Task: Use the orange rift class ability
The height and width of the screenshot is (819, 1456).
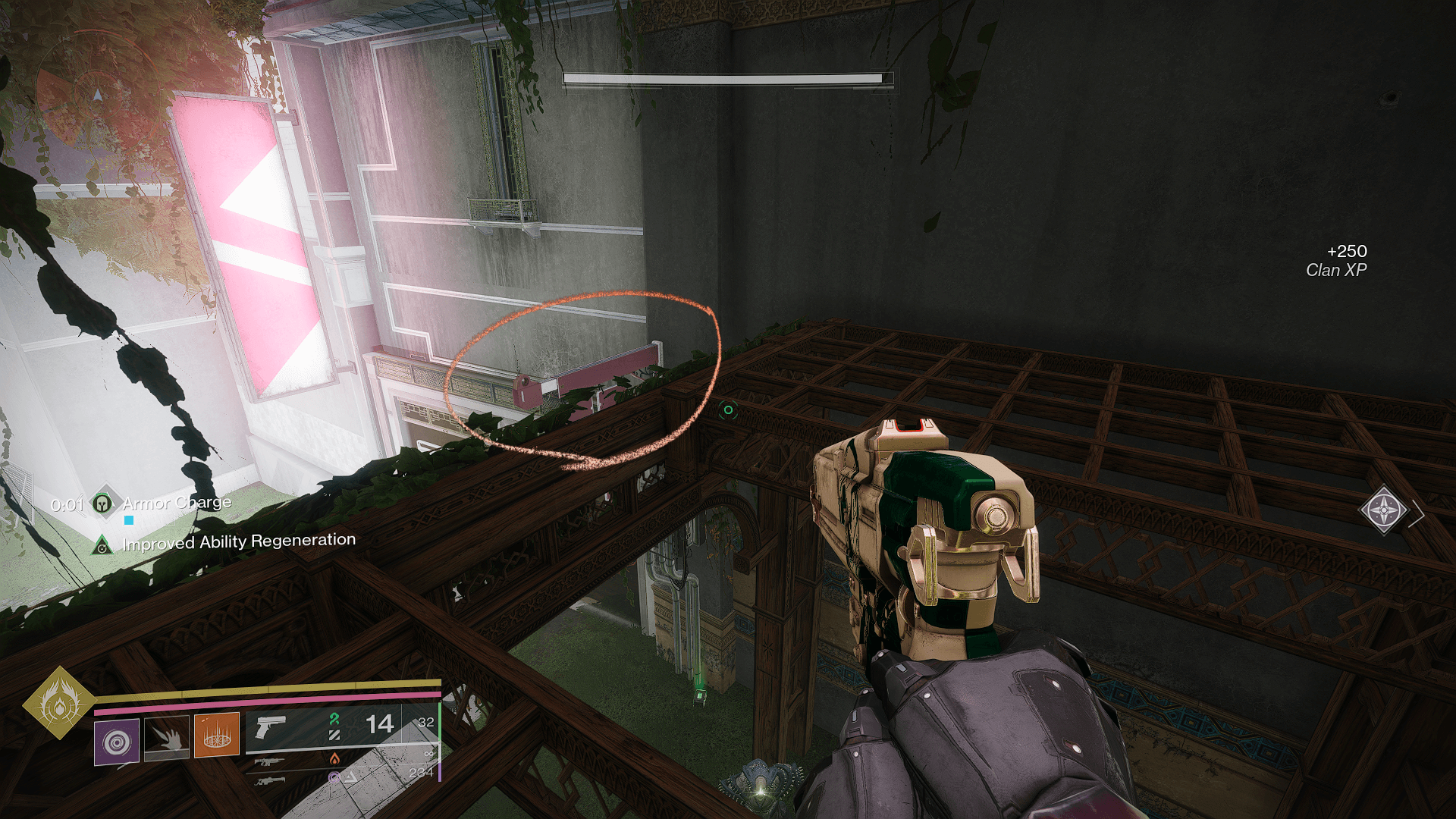Action: click(217, 735)
